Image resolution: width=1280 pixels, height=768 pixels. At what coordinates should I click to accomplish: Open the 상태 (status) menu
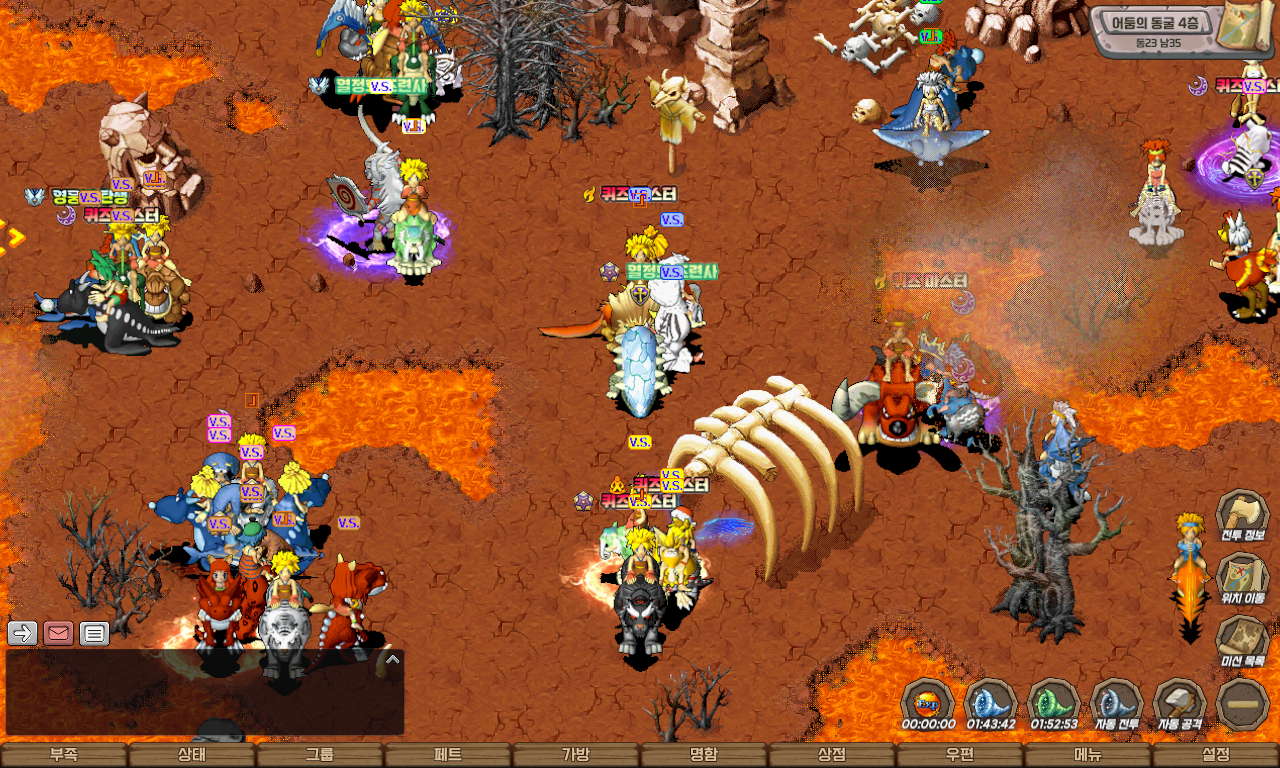point(192,755)
